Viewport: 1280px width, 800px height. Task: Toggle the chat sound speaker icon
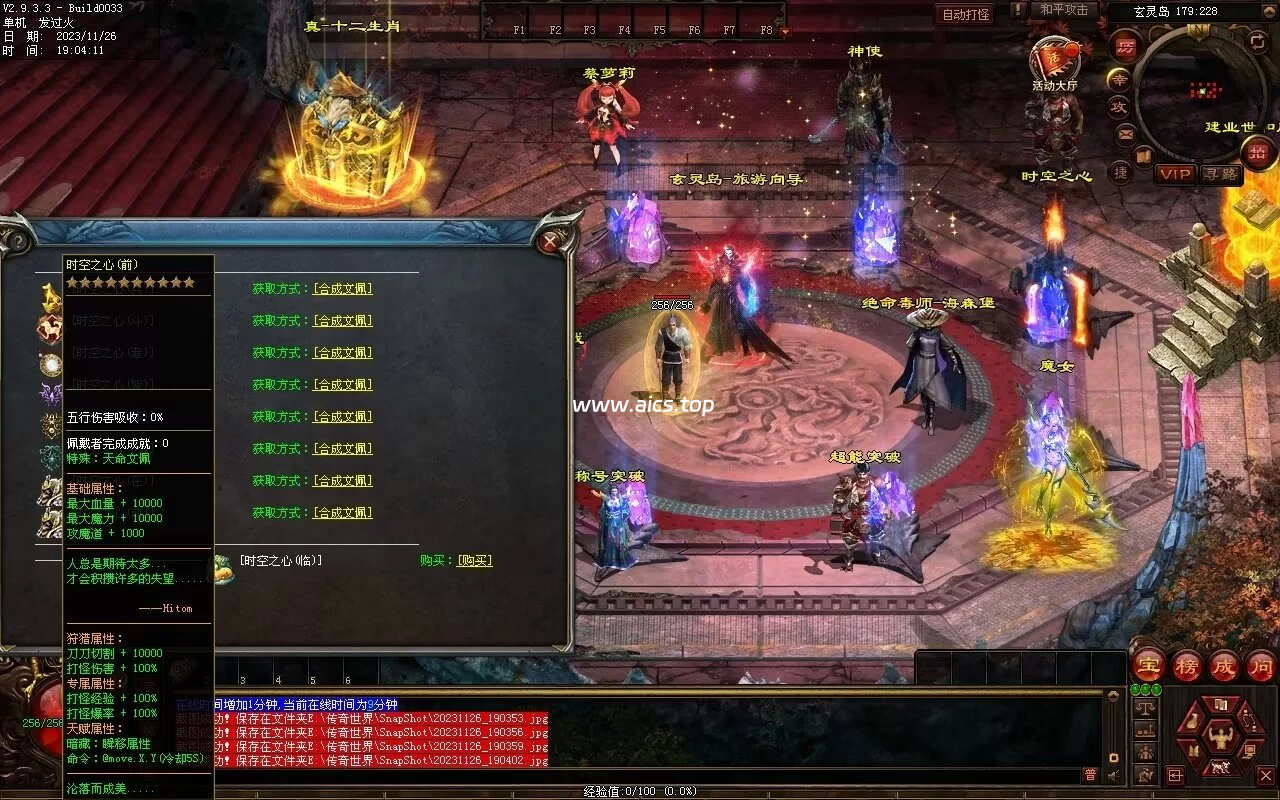pyautogui.click(x=1114, y=775)
